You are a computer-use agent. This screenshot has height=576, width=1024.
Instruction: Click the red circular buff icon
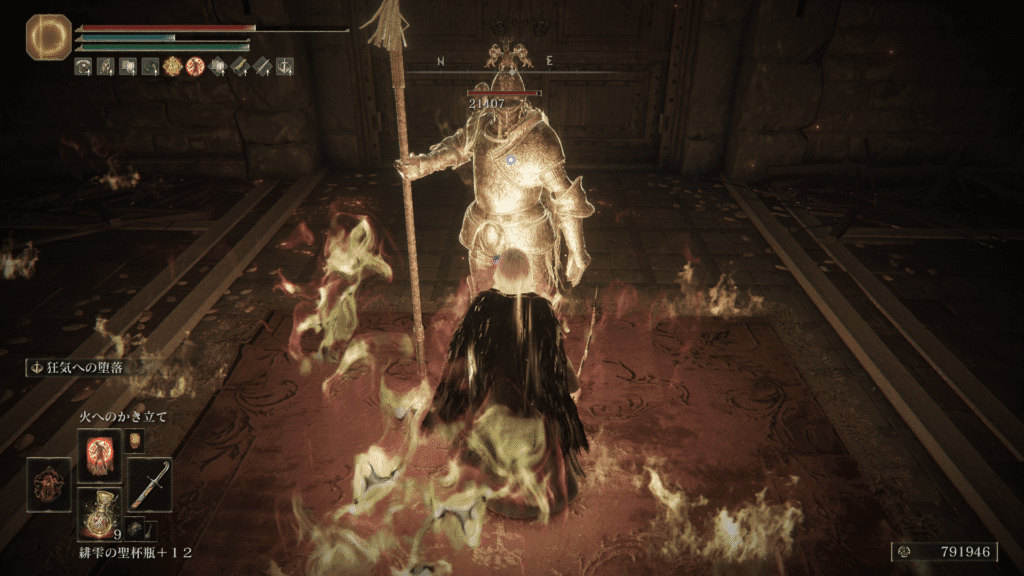pyautogui.click(x=193, y=67)
